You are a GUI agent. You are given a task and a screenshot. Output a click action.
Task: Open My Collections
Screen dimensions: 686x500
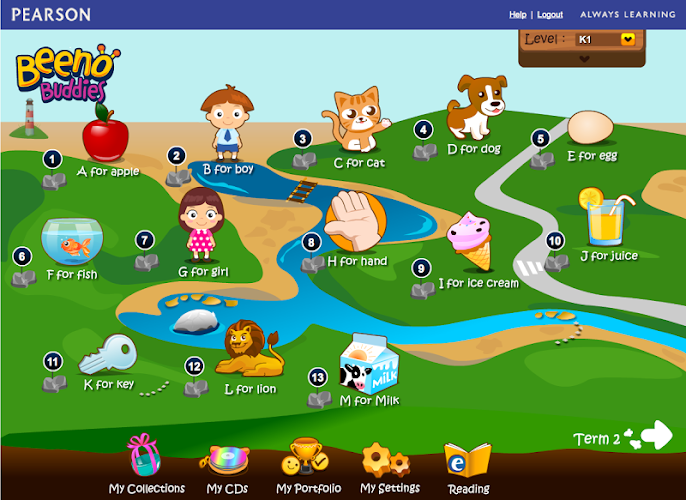tap(146, 466)
